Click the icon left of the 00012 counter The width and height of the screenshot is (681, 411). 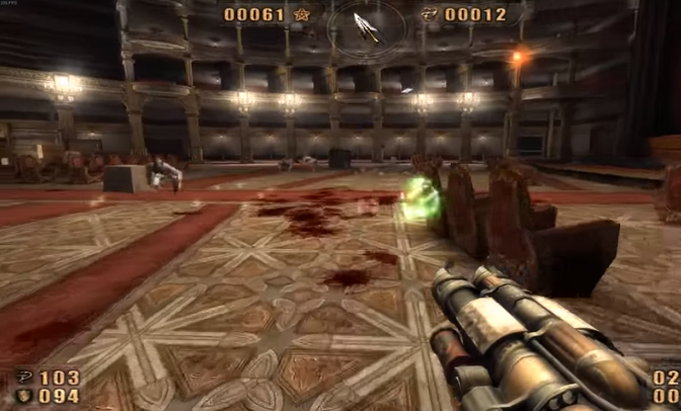pos(432,14)
